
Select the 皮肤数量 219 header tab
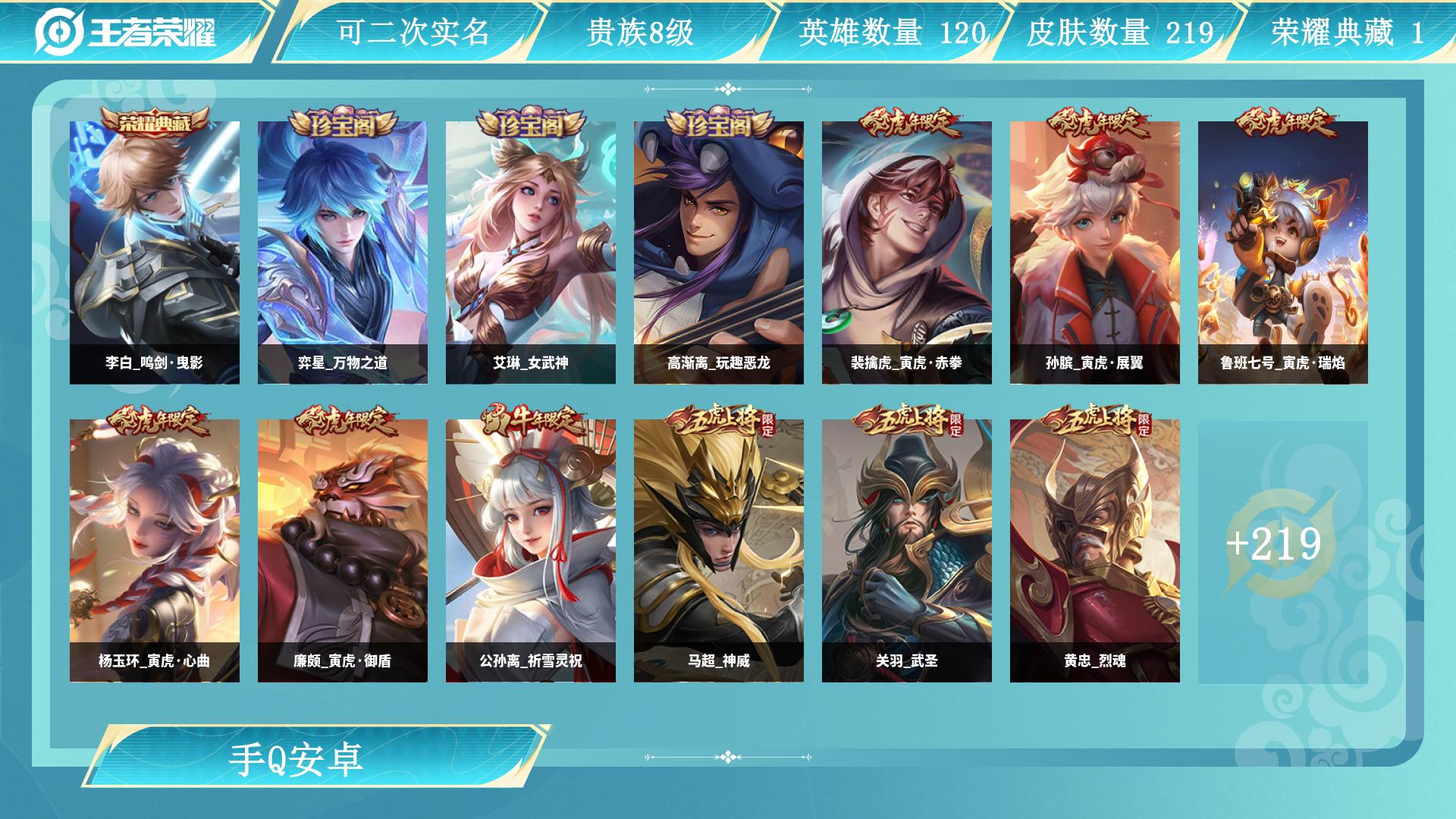pos(1120,32)
